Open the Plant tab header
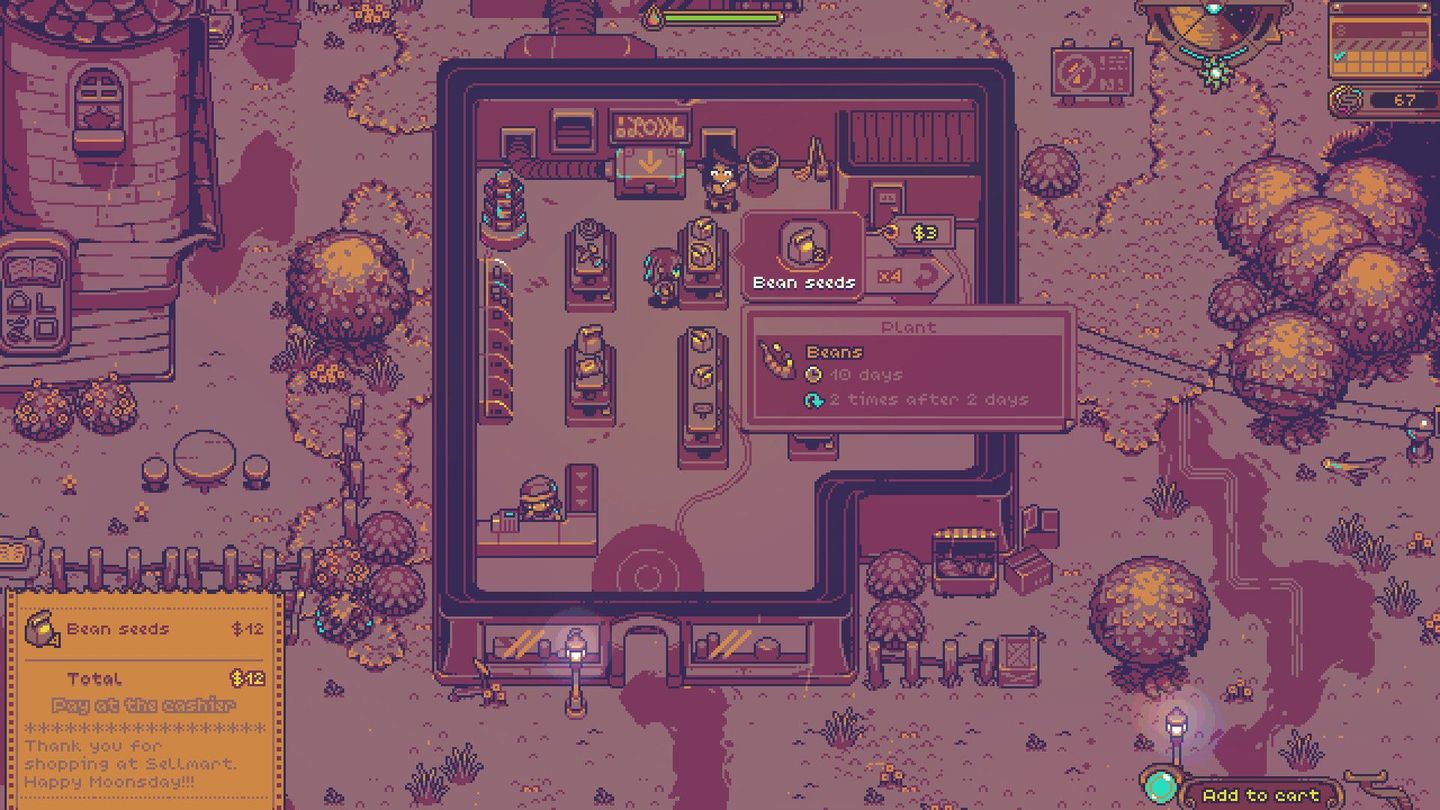1440x810 pixels. coord(910,327)
